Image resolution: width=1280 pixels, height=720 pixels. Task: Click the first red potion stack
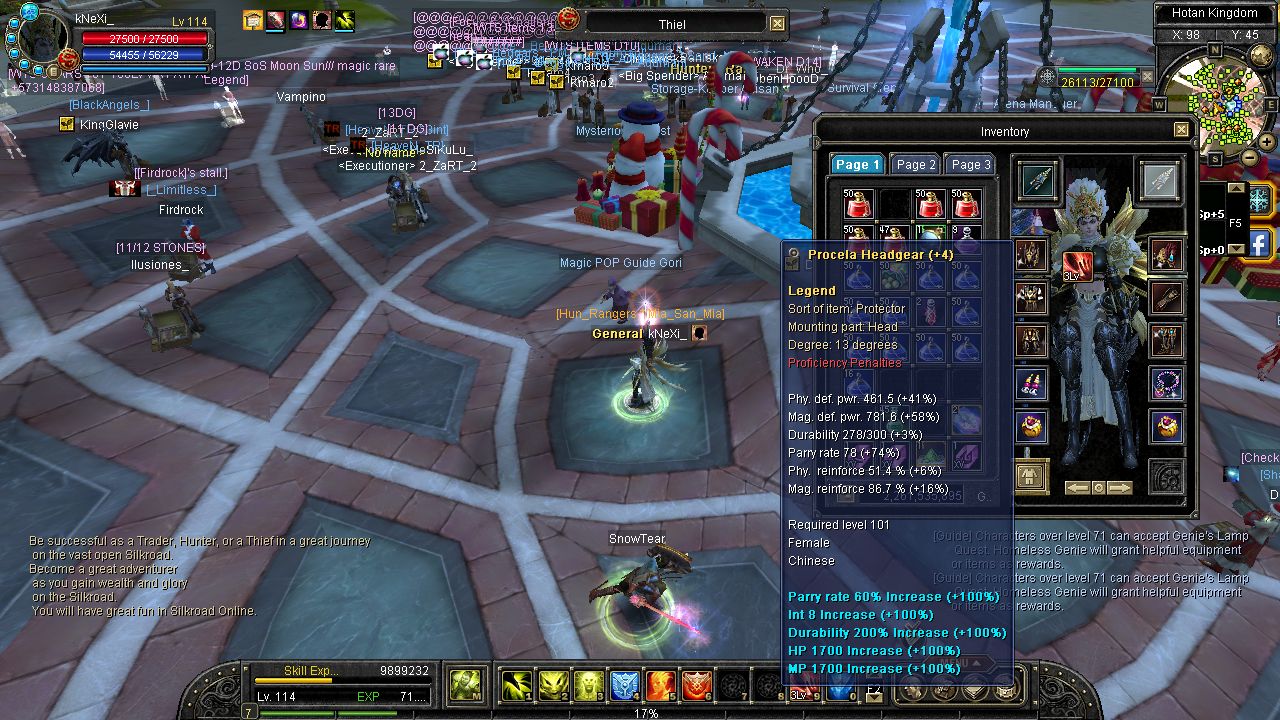click(x=858, y=205)
